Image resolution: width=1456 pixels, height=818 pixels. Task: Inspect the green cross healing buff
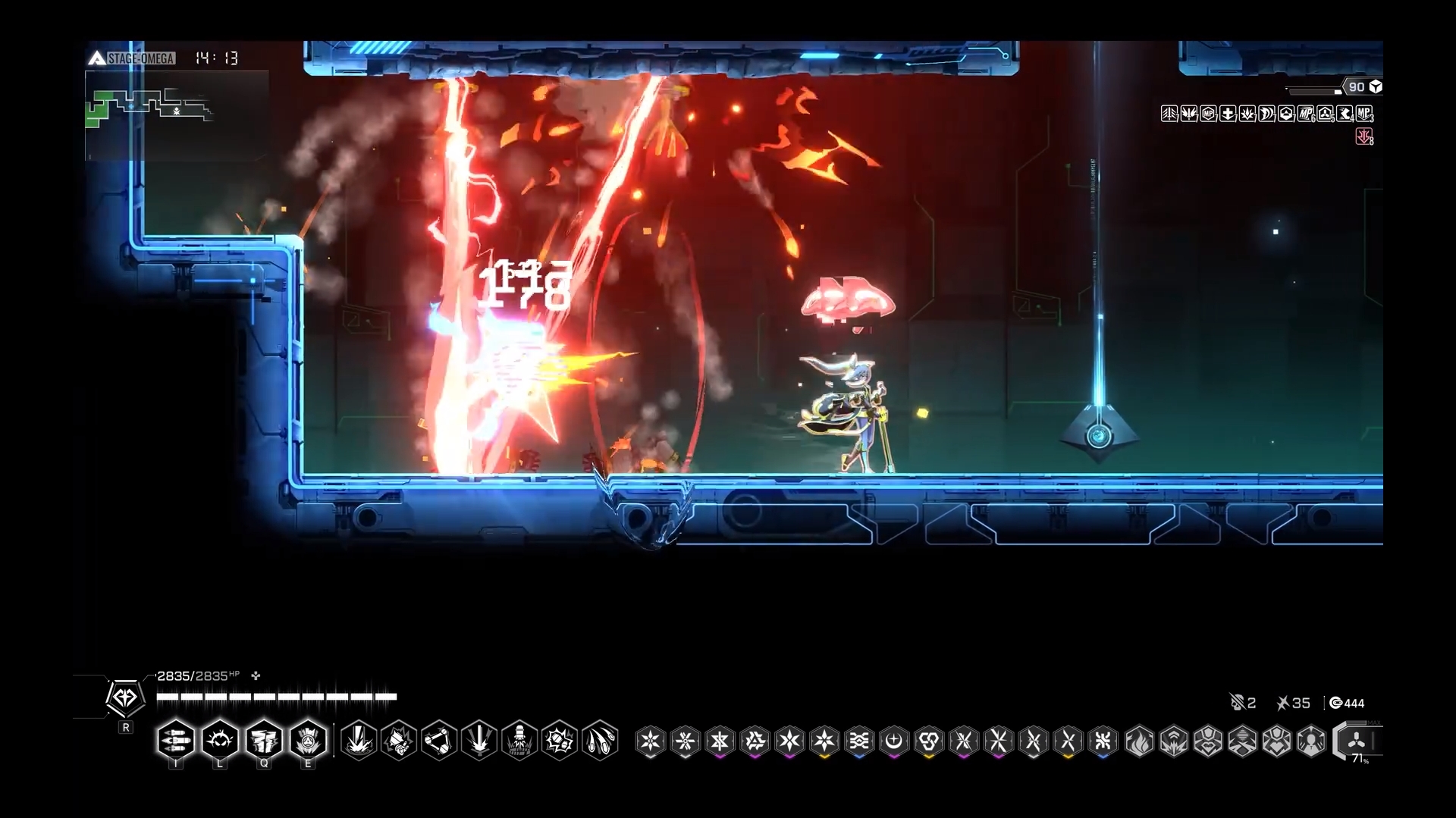(1228, 114)
